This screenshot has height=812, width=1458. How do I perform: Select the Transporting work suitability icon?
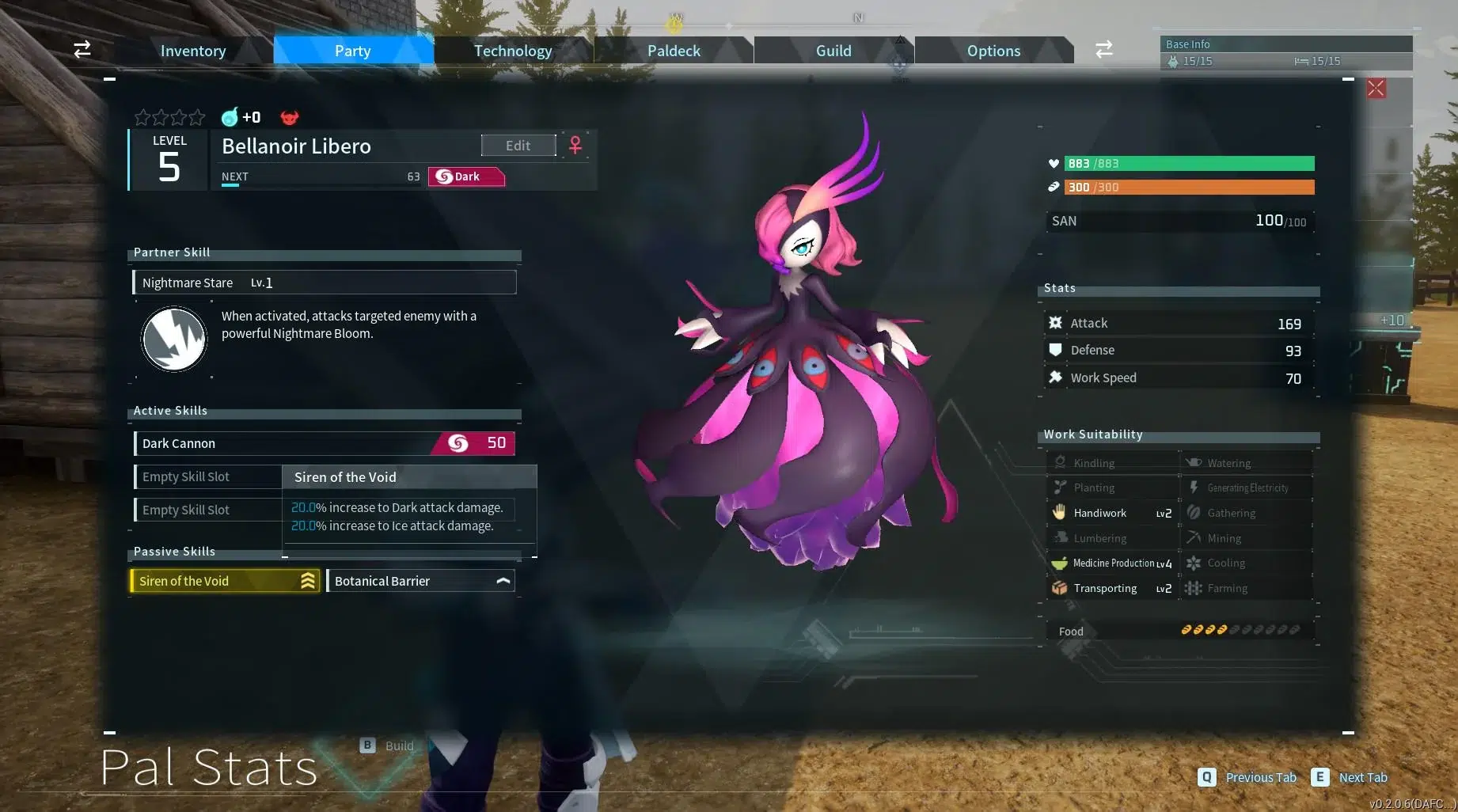click(x=1058, y=588)
